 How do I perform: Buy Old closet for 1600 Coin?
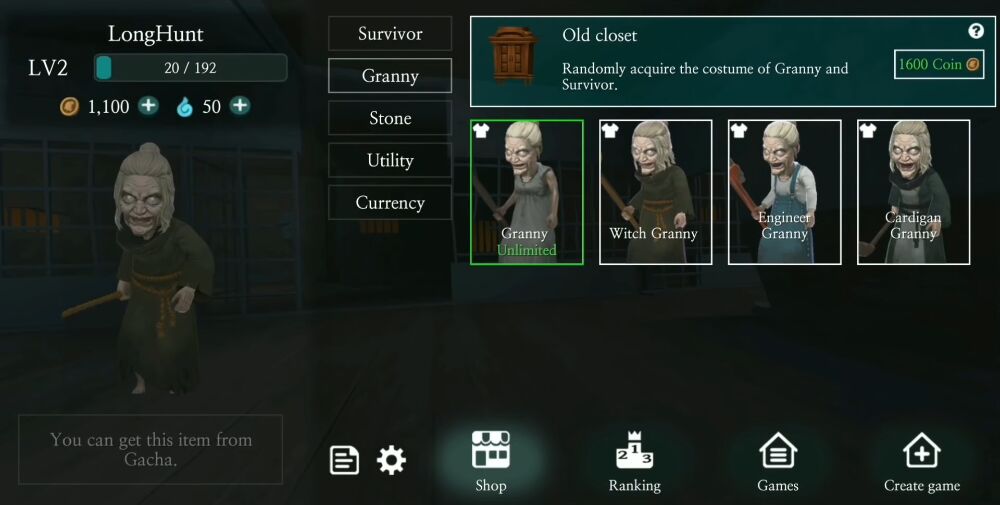click(x=939, y=65)
